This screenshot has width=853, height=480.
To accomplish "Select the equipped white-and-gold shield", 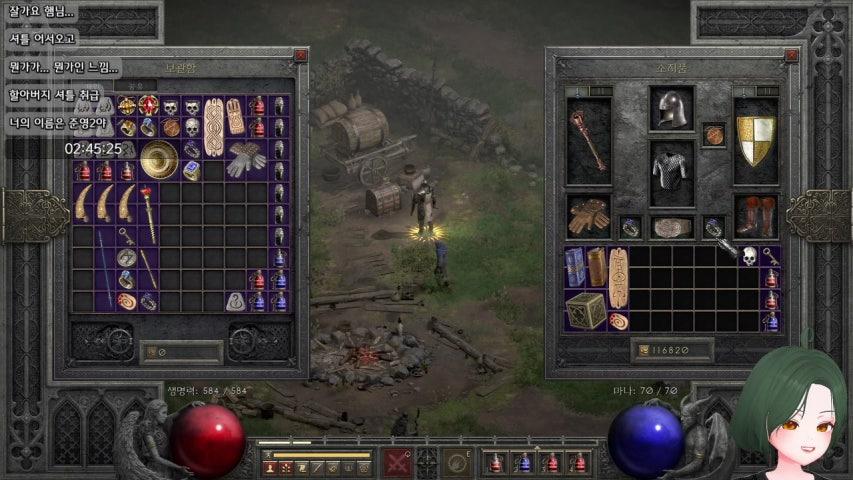I will point(755,140).
